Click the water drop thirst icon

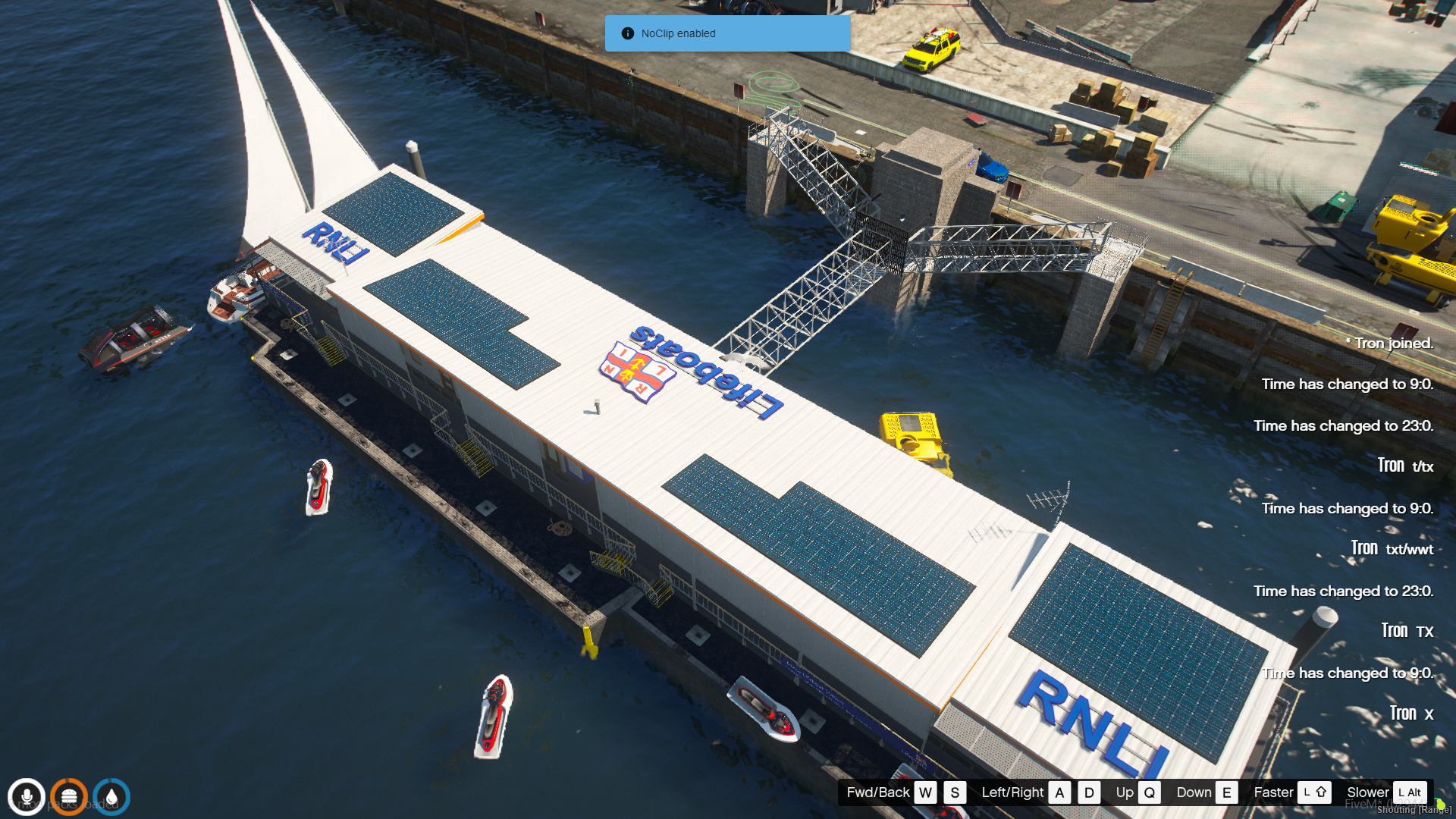(x=111, y=797)
